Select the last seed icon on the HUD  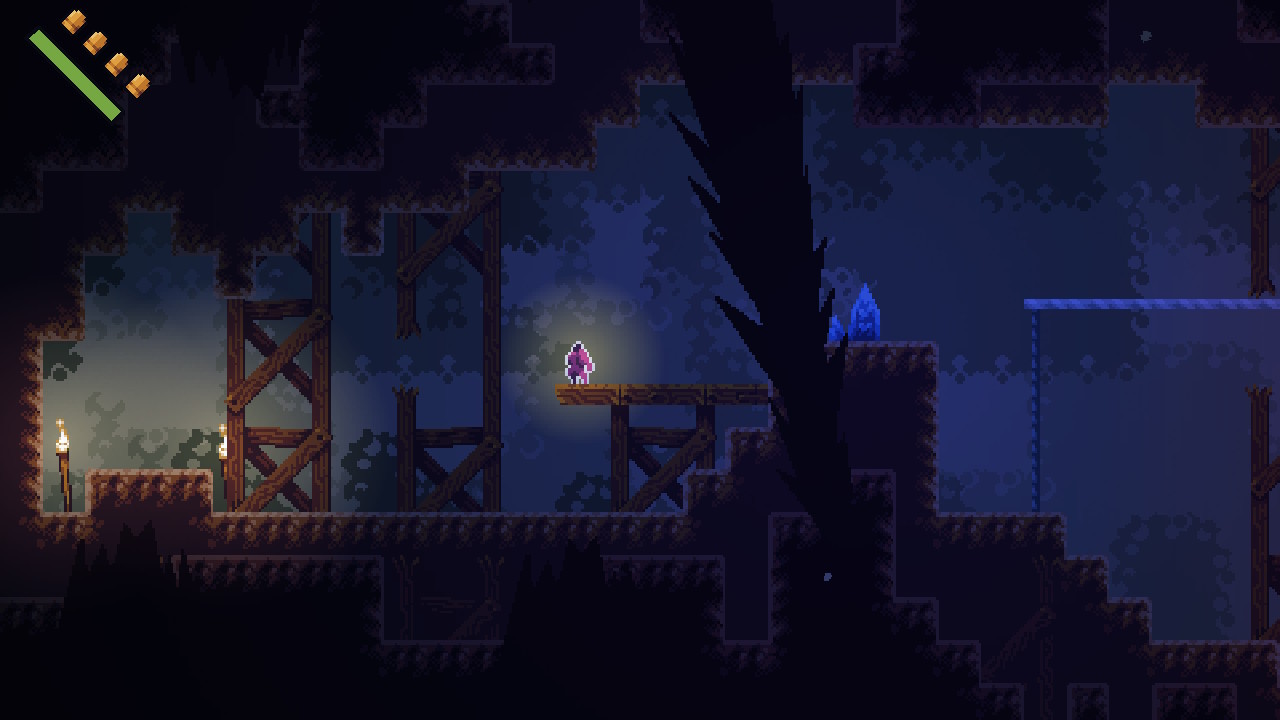point(139,87)
